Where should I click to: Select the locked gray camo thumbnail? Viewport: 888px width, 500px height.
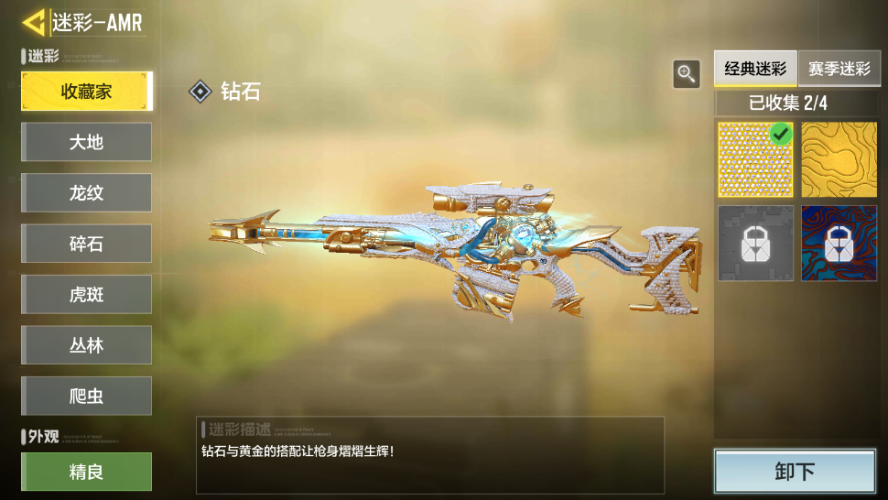pos(755,243)
